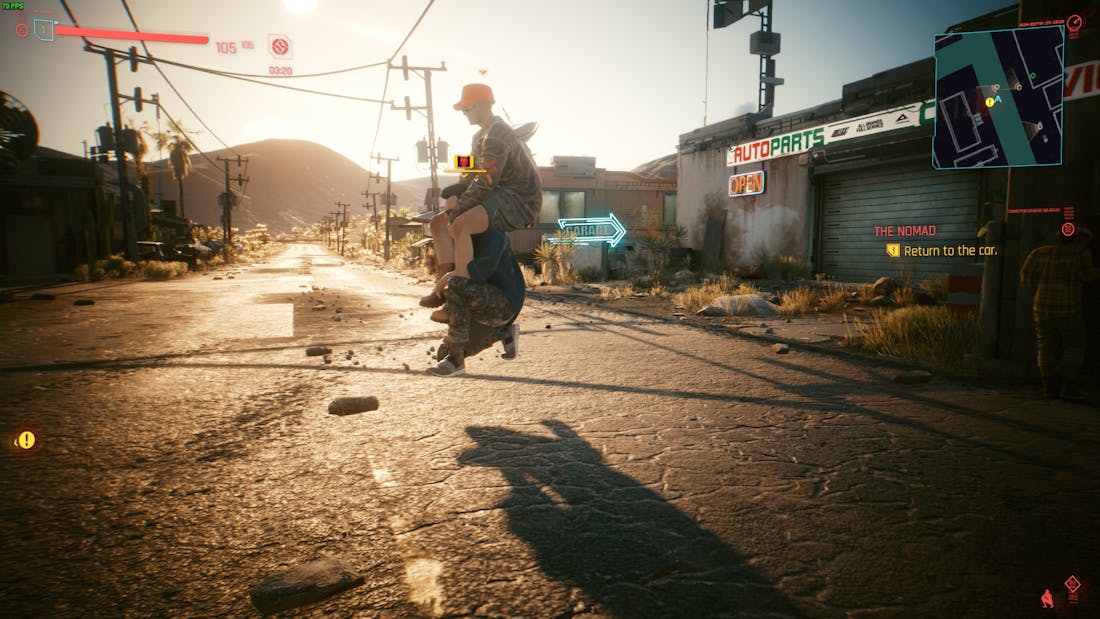Select the red diamond icon in the bottom corner
The height and width of the screenshot is (619, 1100).
coord(1073,584)
